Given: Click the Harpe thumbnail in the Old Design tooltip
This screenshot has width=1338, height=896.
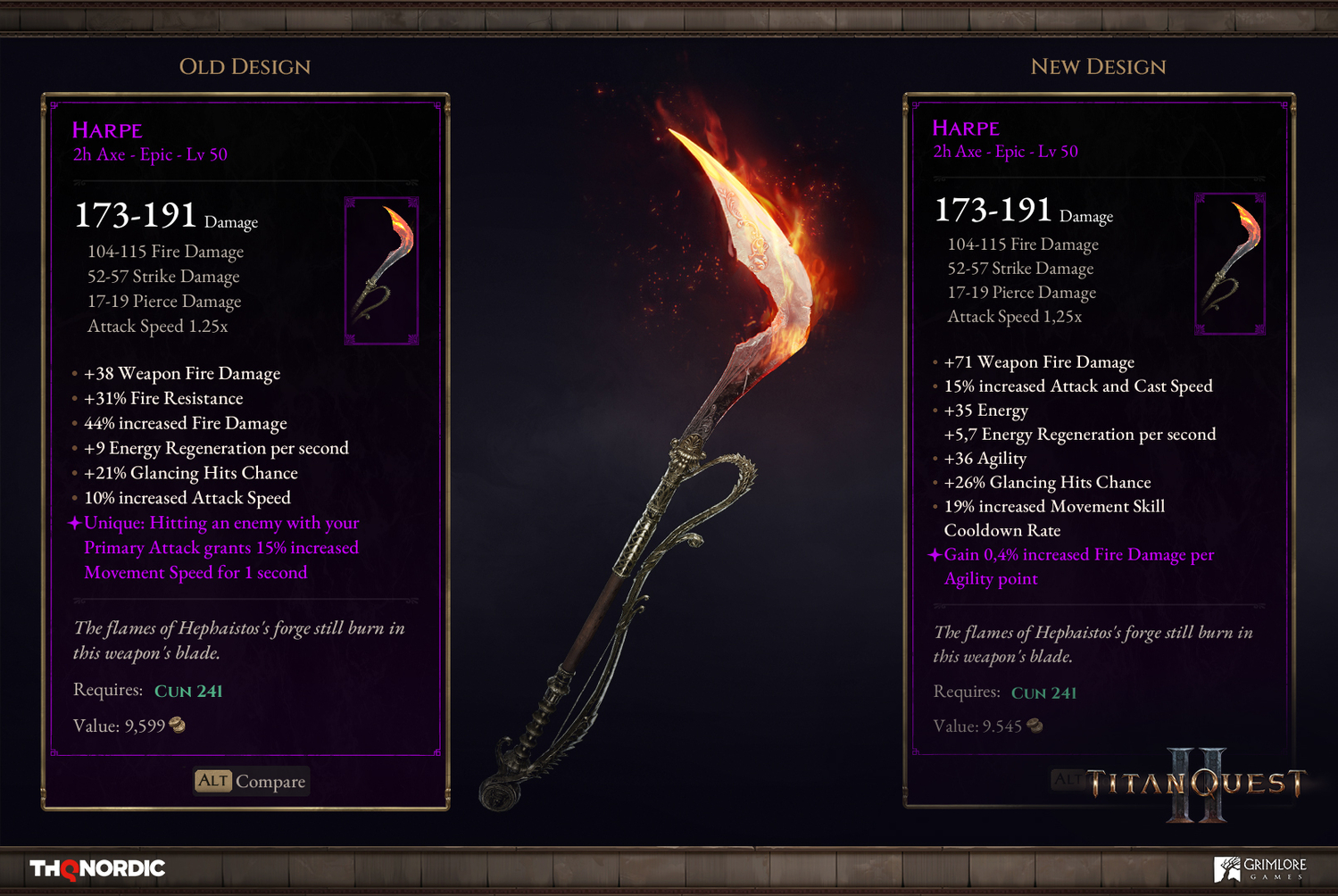Looking at the screenshot, I should tap(381, 270).
